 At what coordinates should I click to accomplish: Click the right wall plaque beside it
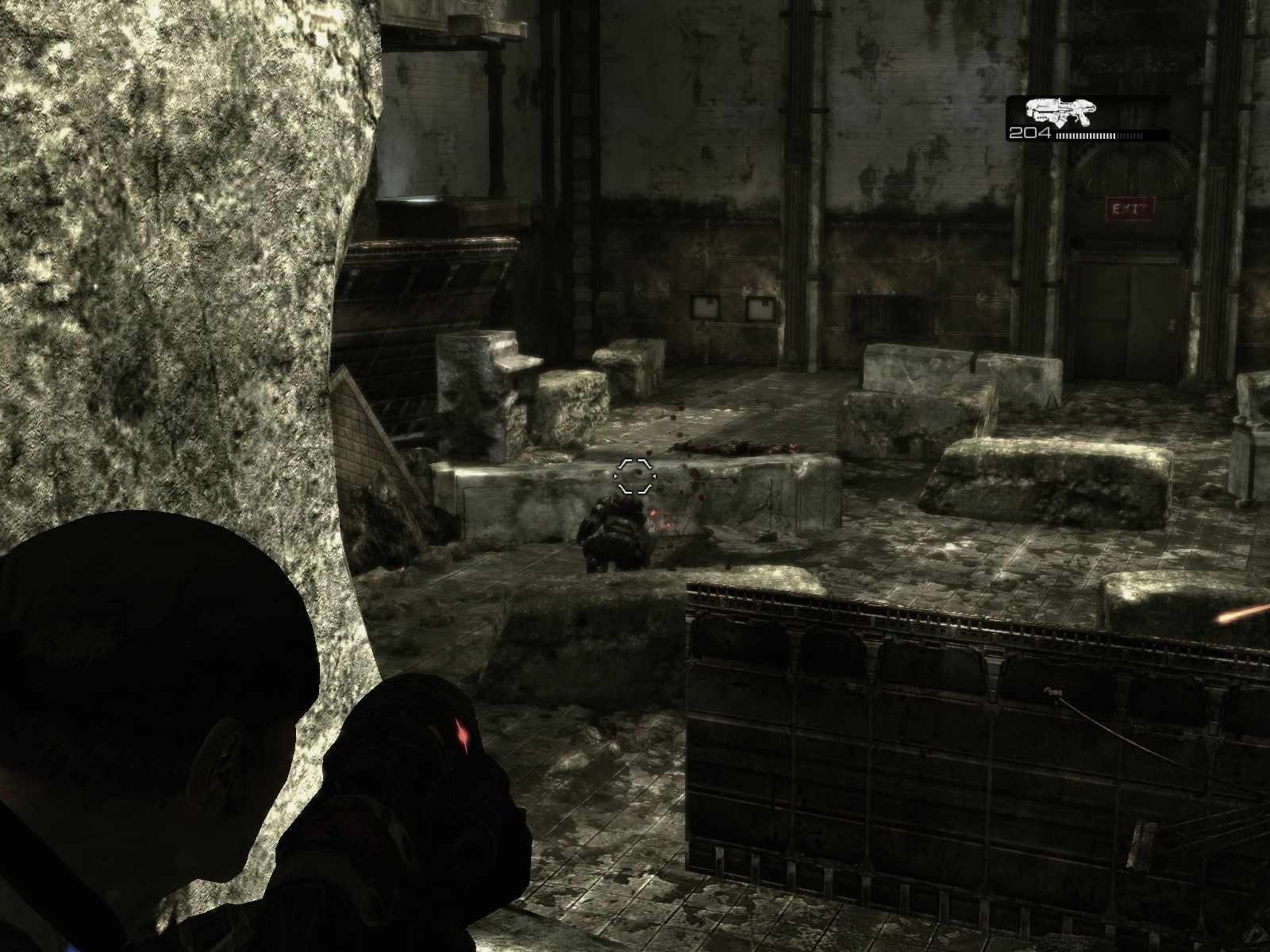tap(760, 308)
